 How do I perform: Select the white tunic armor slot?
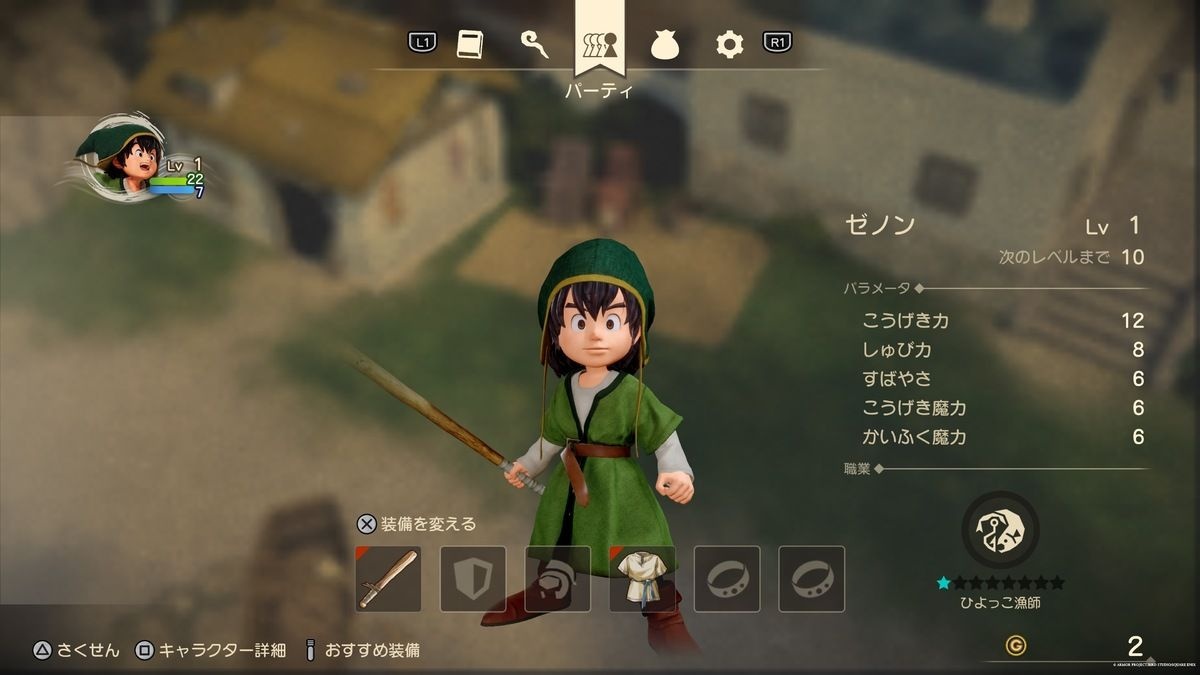coord(642,579)
